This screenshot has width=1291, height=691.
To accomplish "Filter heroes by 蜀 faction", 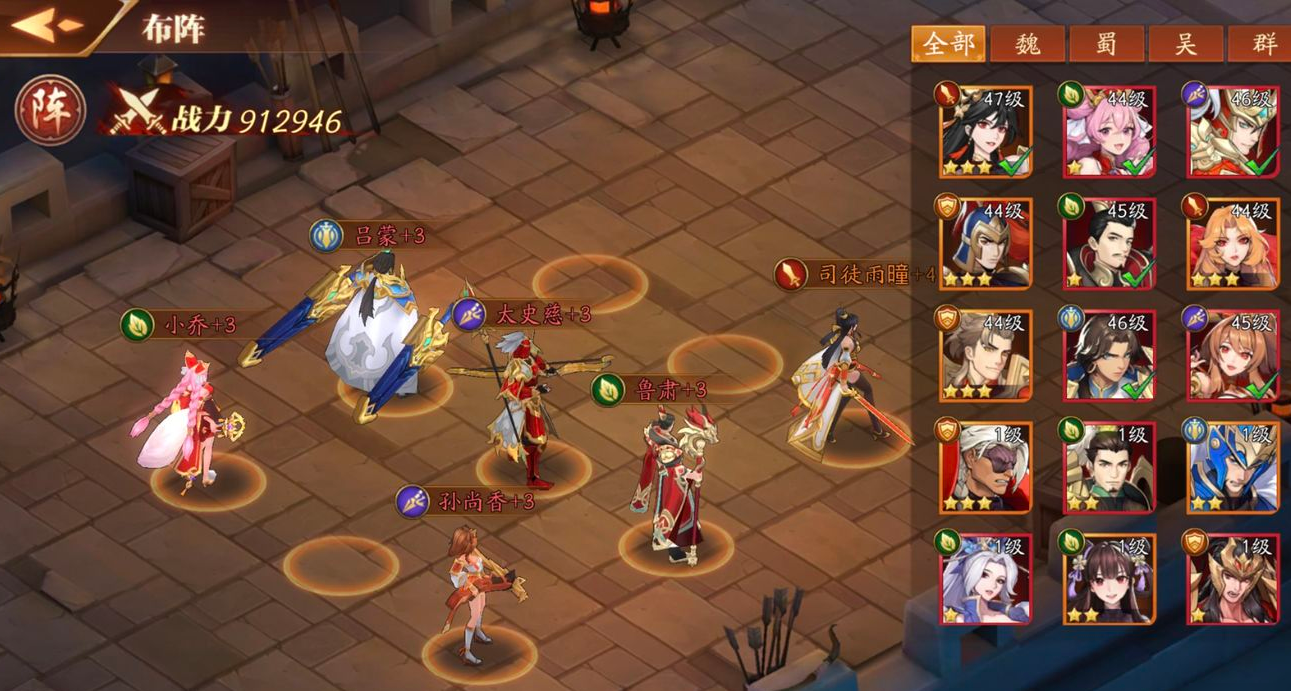I will click(x=1106, y=44).
